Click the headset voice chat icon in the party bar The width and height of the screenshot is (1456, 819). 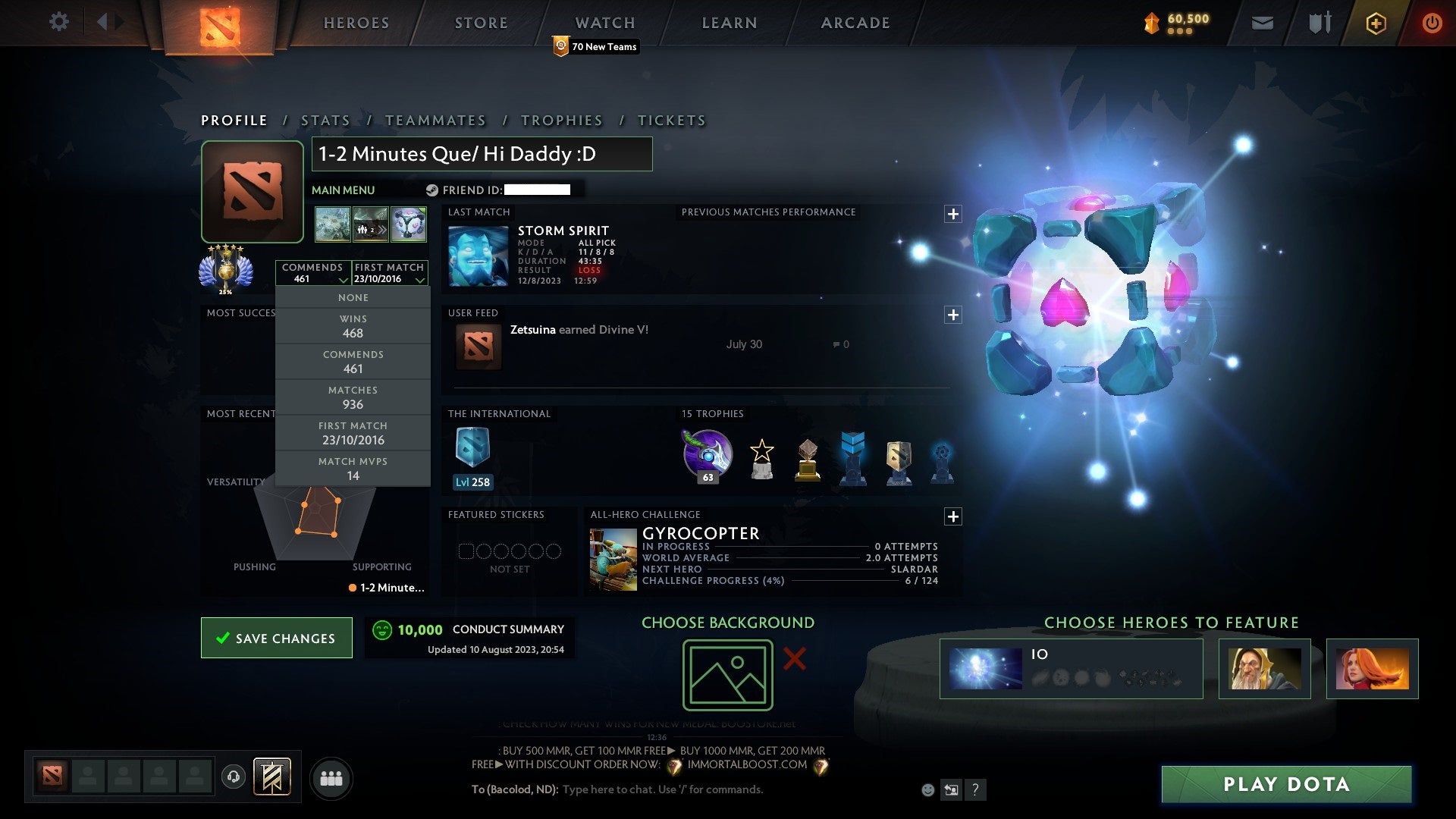click(x=233, y=777)
